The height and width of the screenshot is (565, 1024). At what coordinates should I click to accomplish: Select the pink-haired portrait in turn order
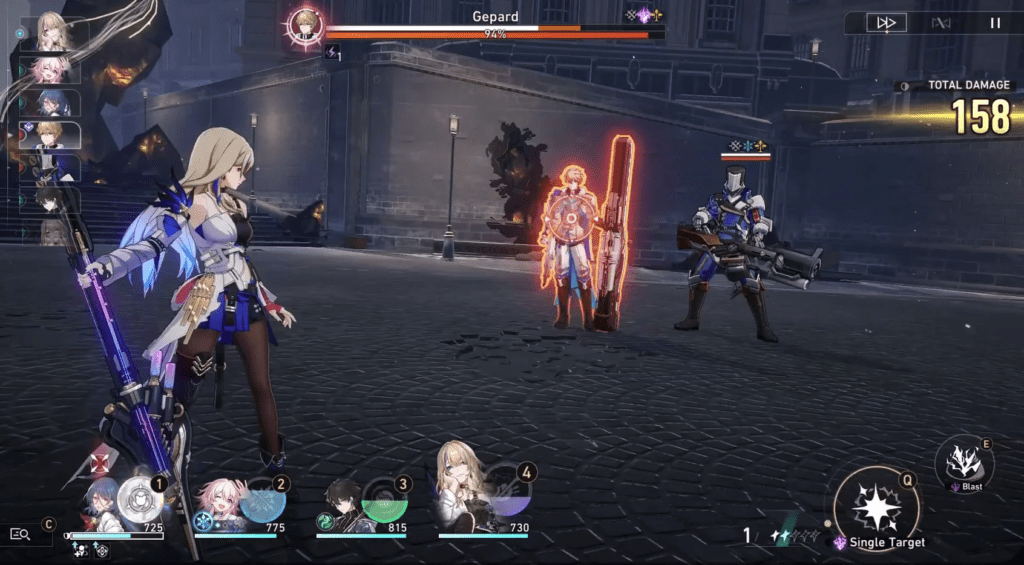[52, 70]
